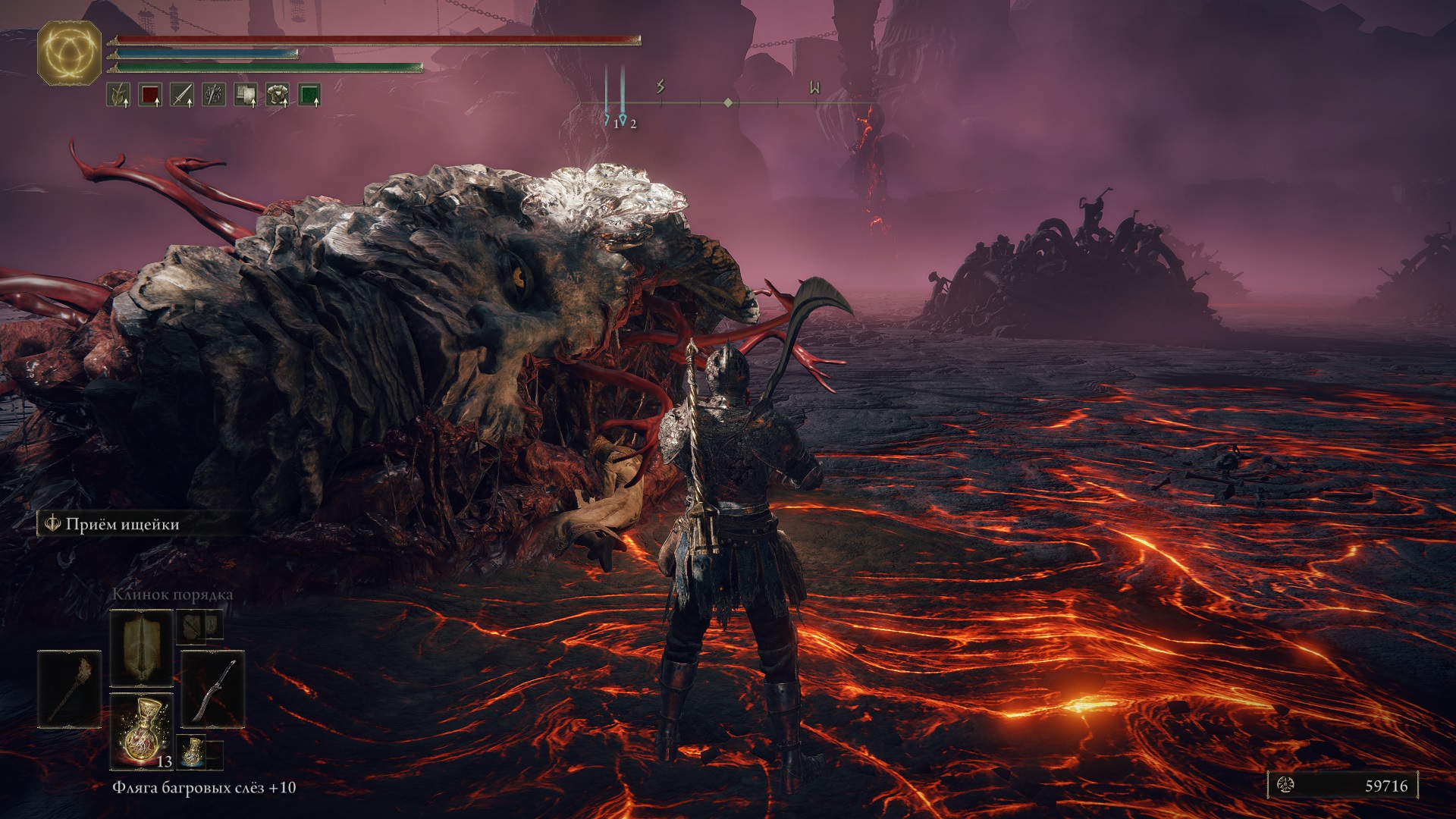Select the chest armor buff icon
The width and height of the screenshot is (1456, 819).
[278, 95]
